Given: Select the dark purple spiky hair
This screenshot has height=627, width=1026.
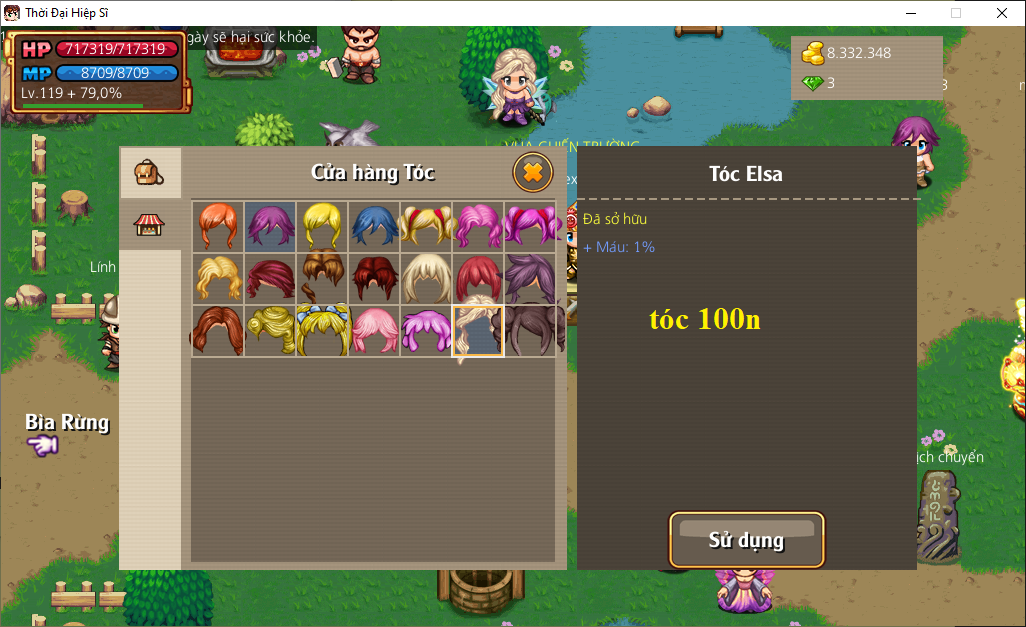Looking at the screenshot, I should (x=530, y=278).
